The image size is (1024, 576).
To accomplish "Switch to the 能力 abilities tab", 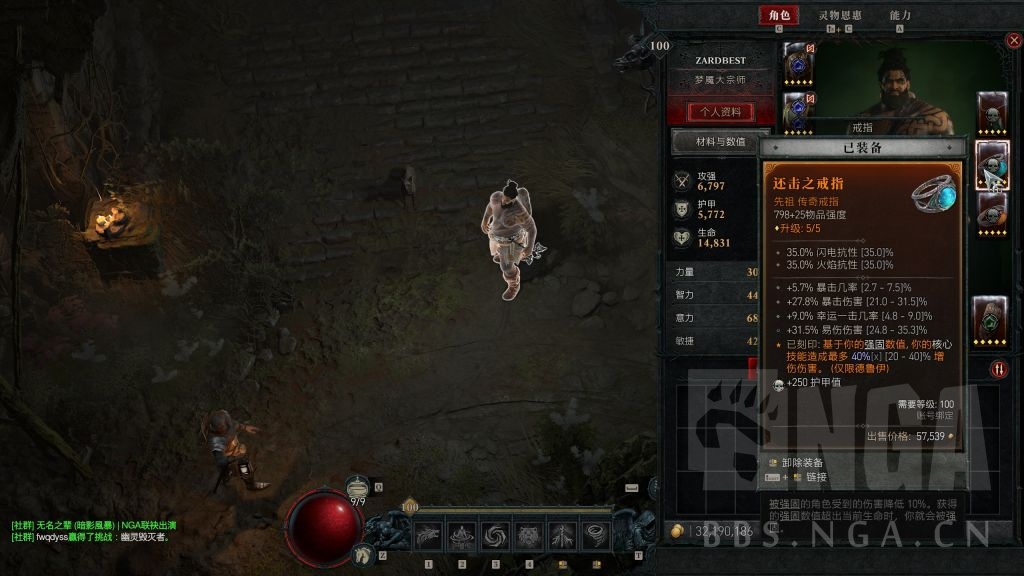I will tap(900, 15).
